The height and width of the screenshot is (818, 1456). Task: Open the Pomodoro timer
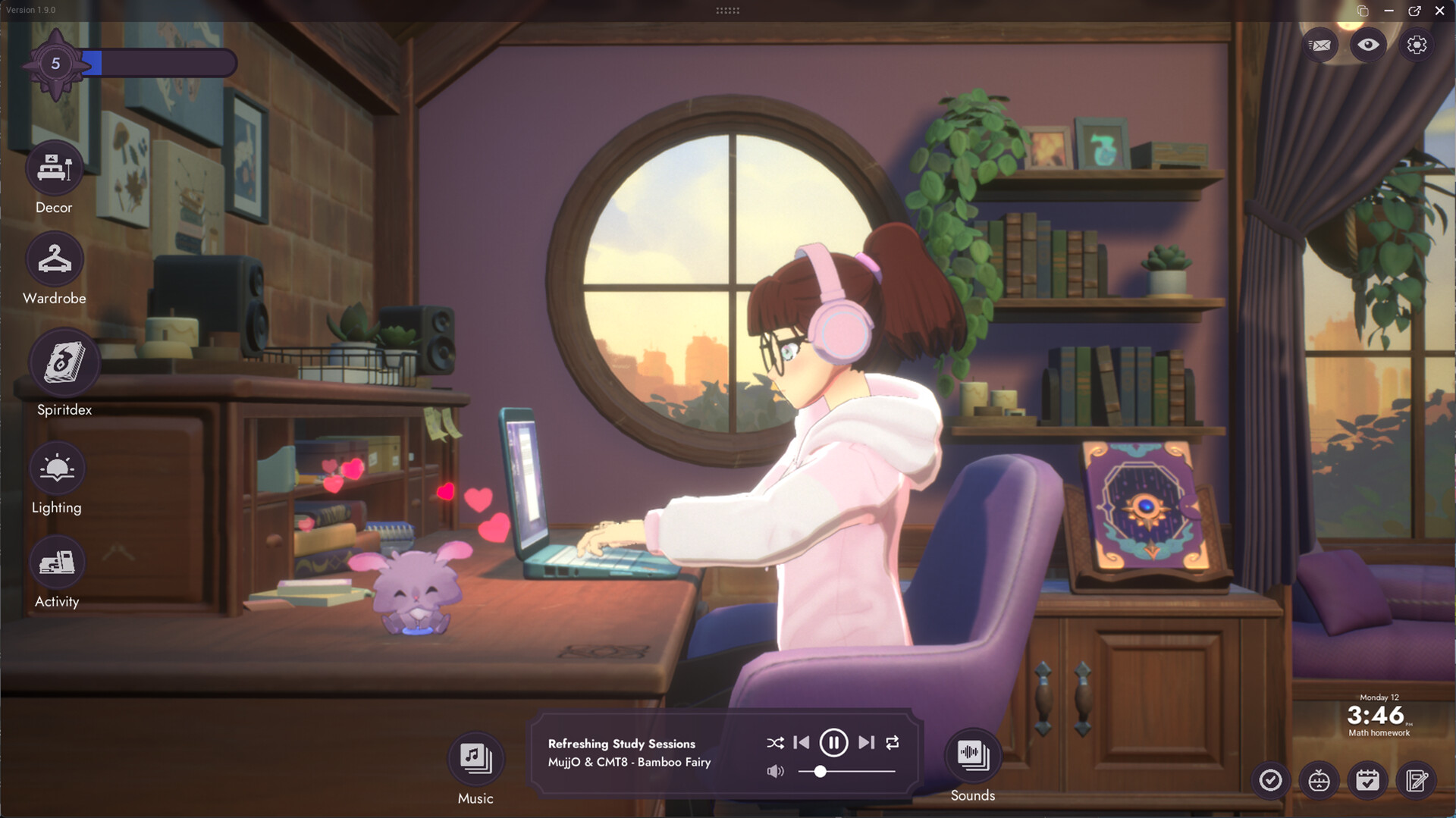[x=1320, y=780]
